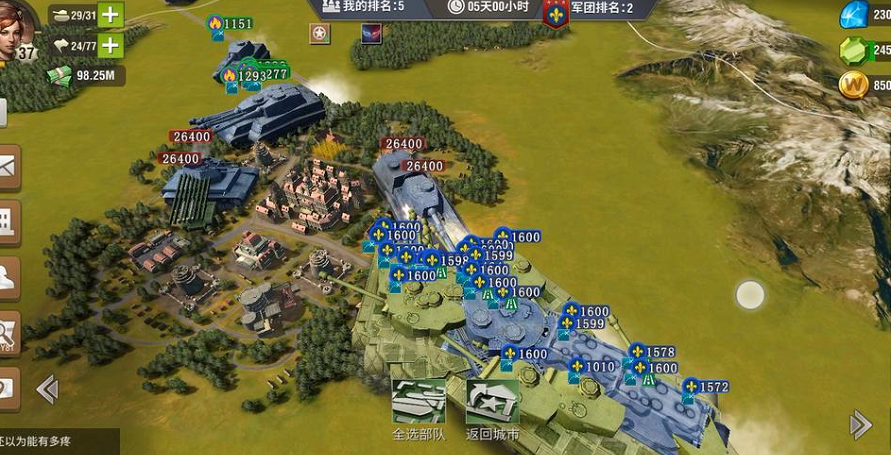Open the star badge icon
The image size is (891, 455).
point(319,34)
